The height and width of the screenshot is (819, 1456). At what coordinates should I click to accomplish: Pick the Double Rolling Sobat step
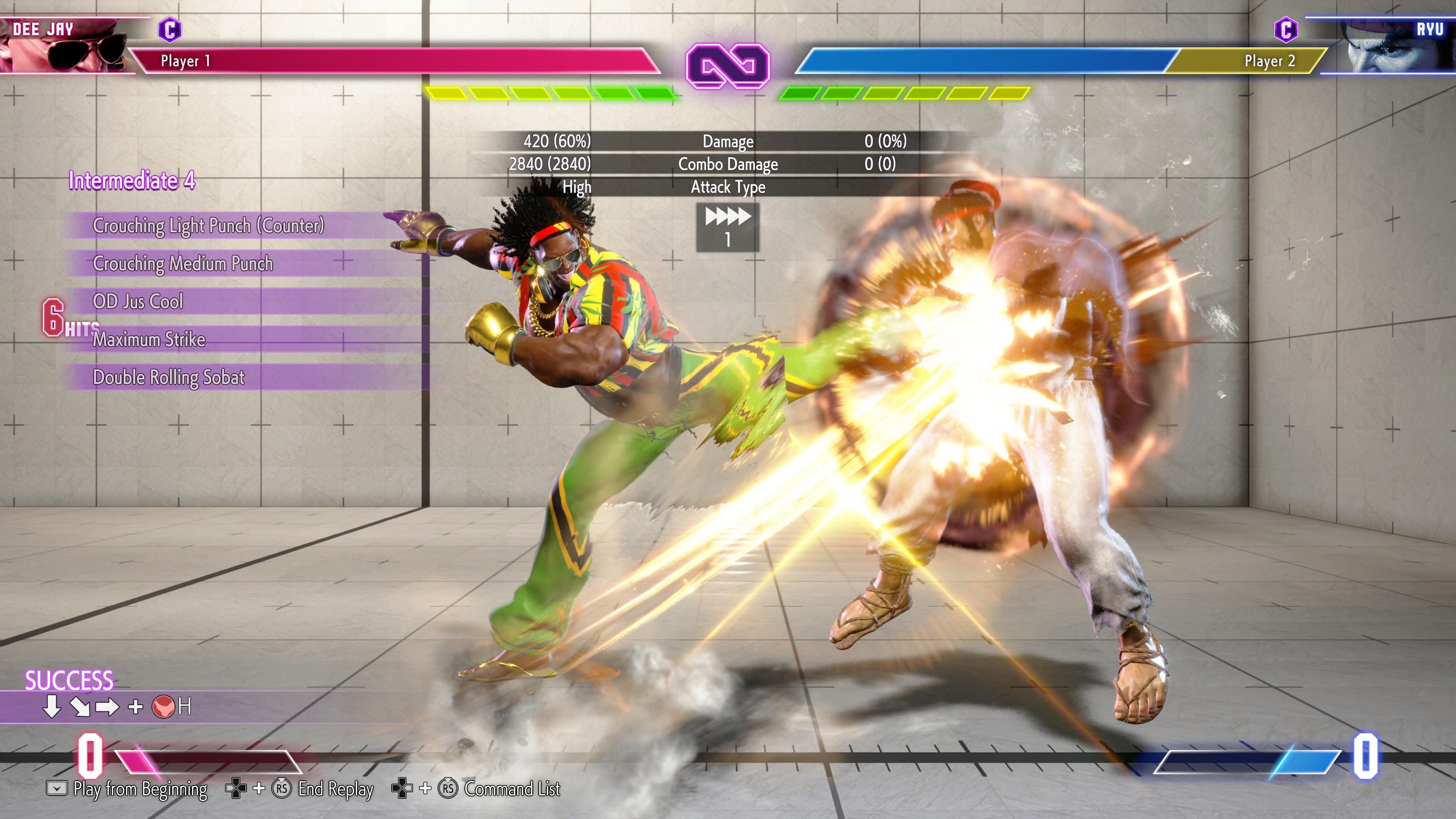click(168, 377)
